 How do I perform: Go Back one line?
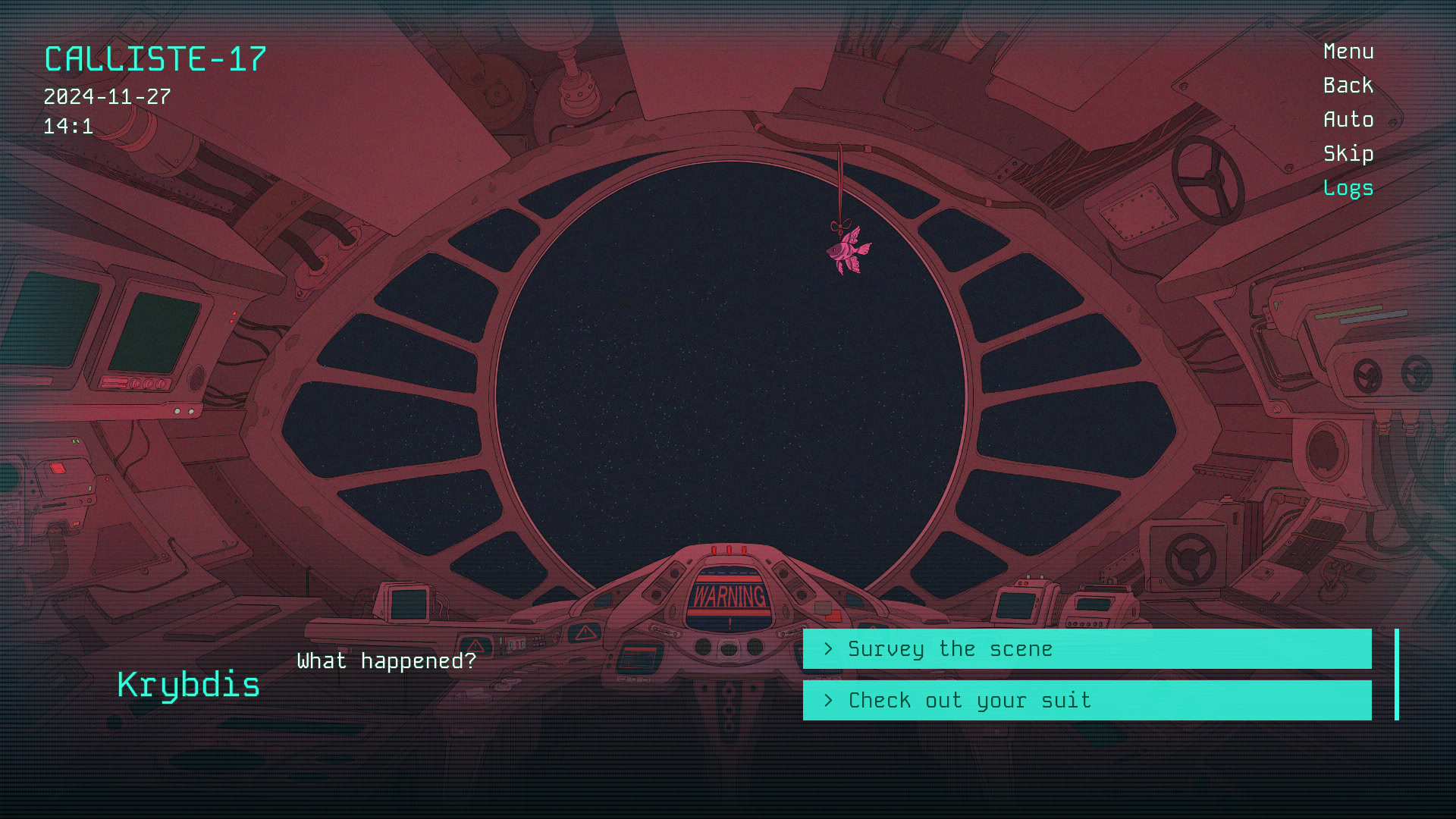point(1348,86)
